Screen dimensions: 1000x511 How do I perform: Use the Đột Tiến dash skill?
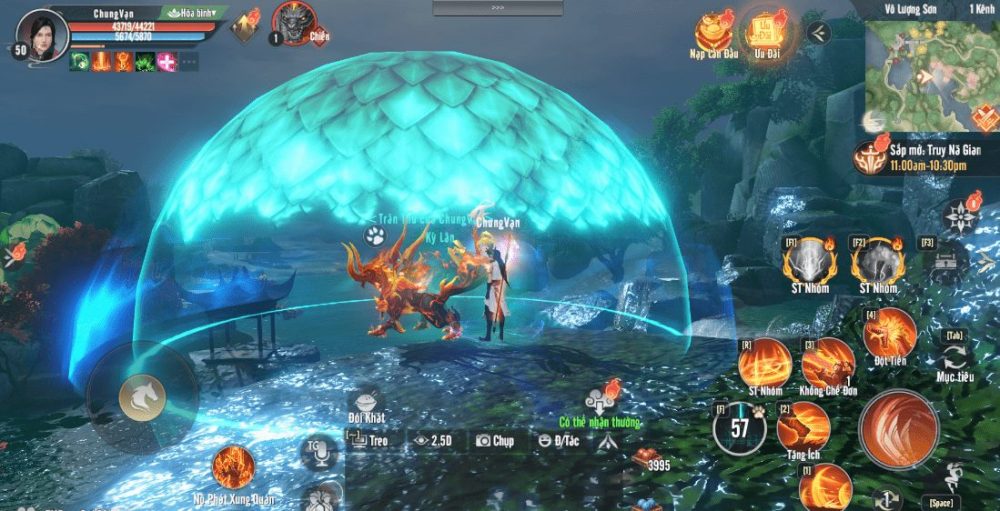click(889, 331)
